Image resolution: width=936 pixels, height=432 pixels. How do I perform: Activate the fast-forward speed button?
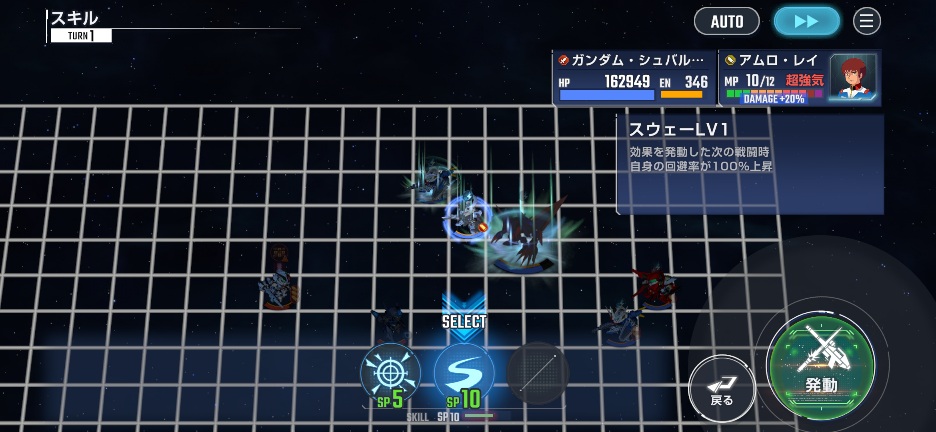(807, 21)
